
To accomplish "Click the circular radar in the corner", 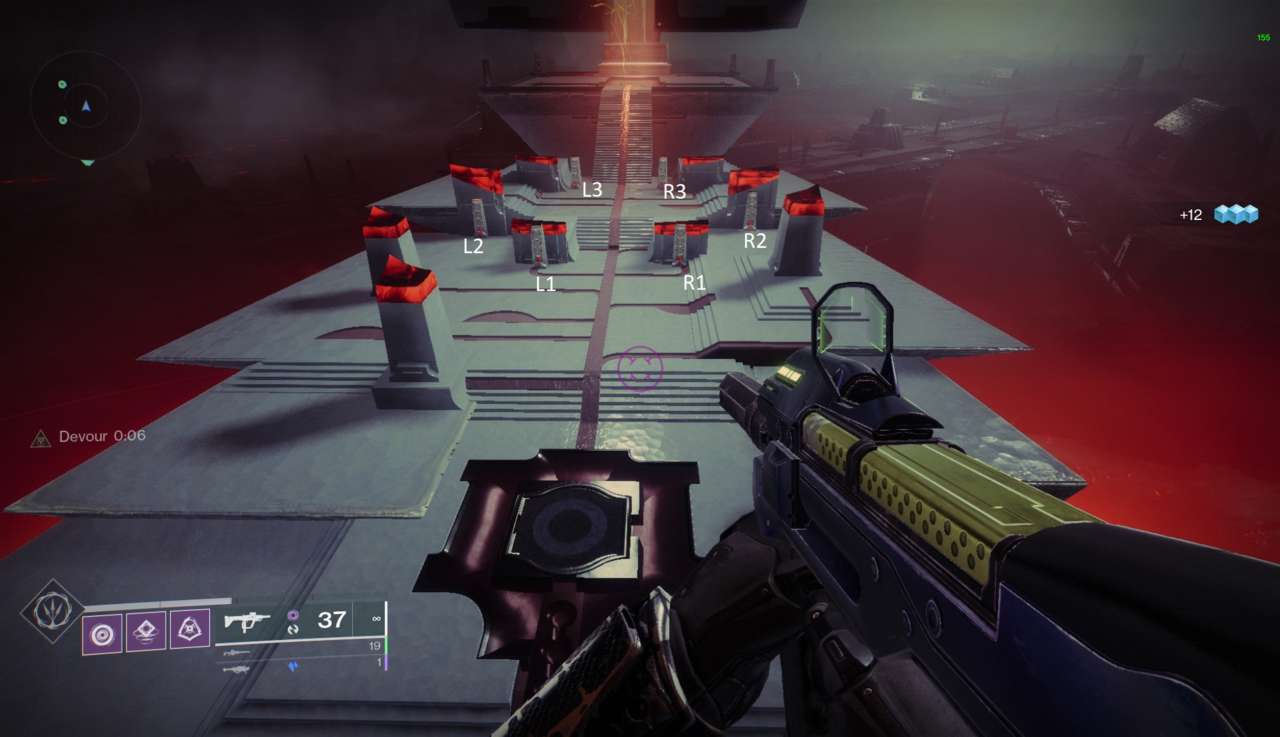I will (x=85, y=106).
